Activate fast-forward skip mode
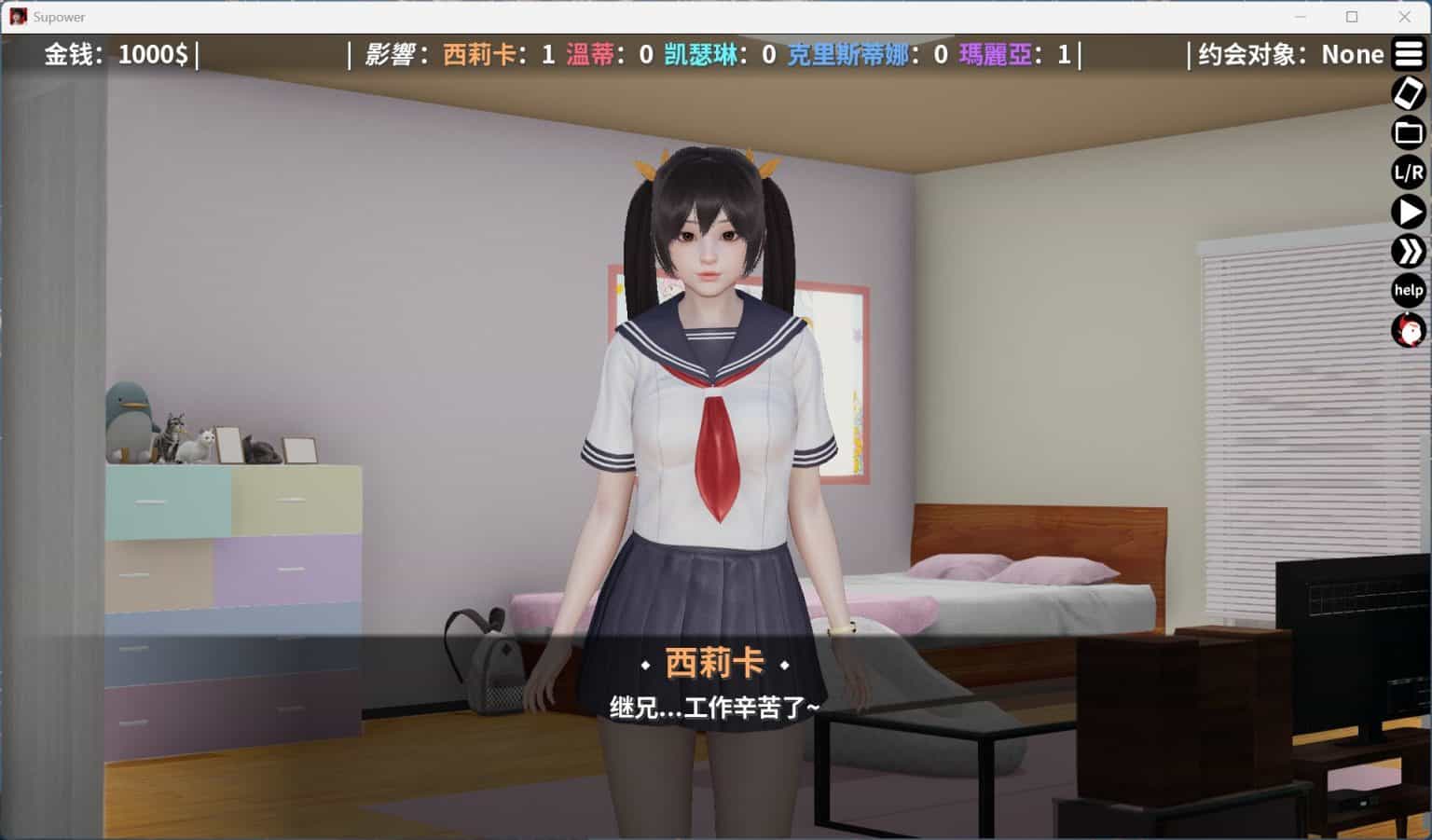Screen dimensions: 1432x840 (x=1409, y=251)
